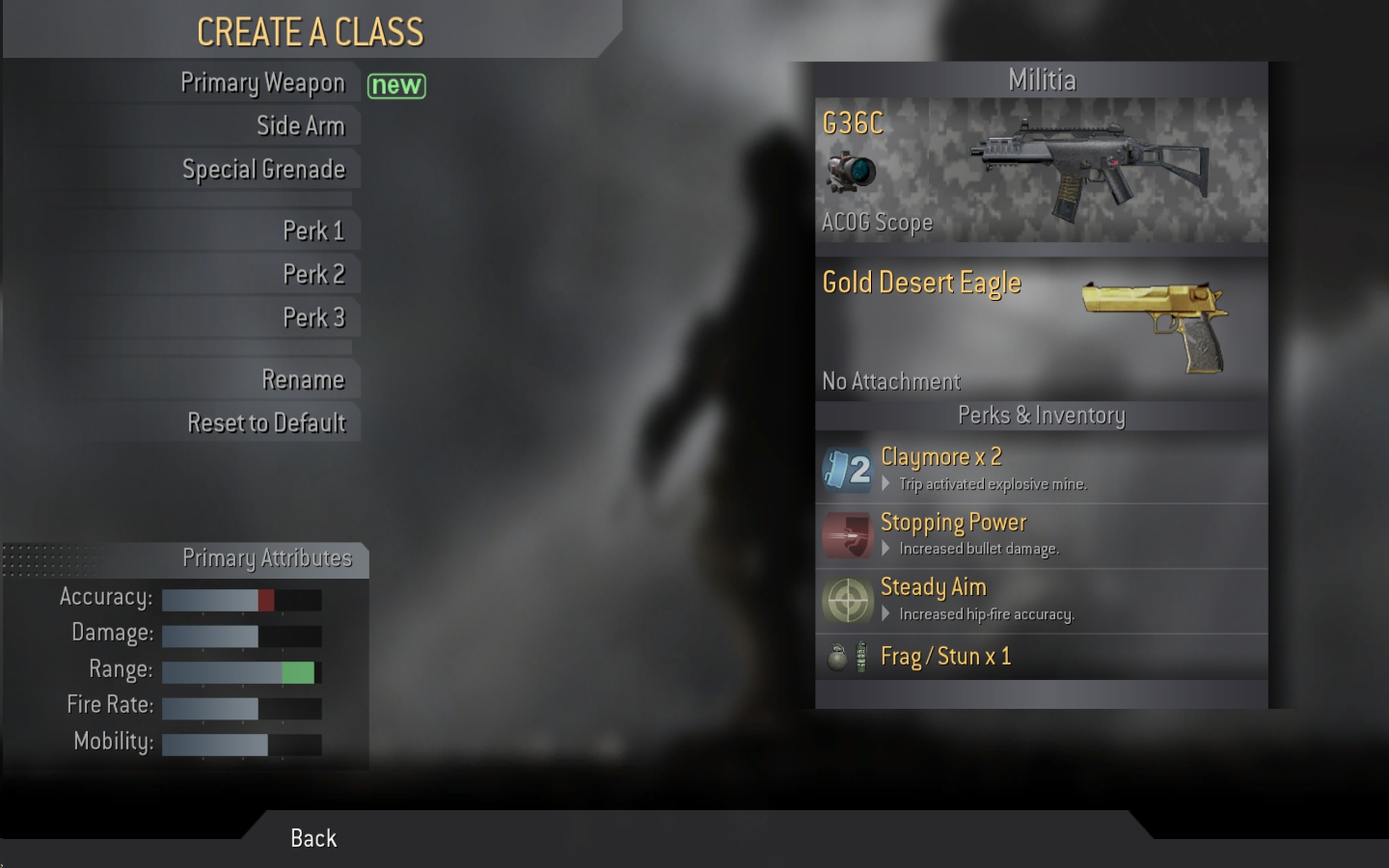Select the Steady Aim crosshair icon

(847, 600)
